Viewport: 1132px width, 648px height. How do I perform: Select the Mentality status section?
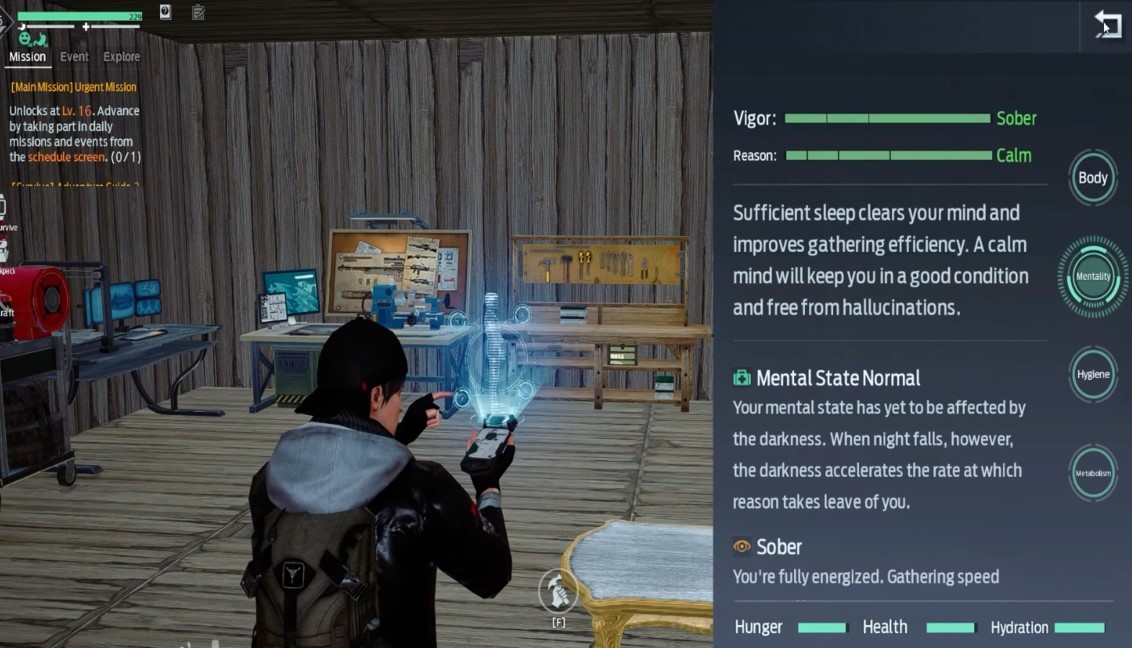(x=1092, y=277)
